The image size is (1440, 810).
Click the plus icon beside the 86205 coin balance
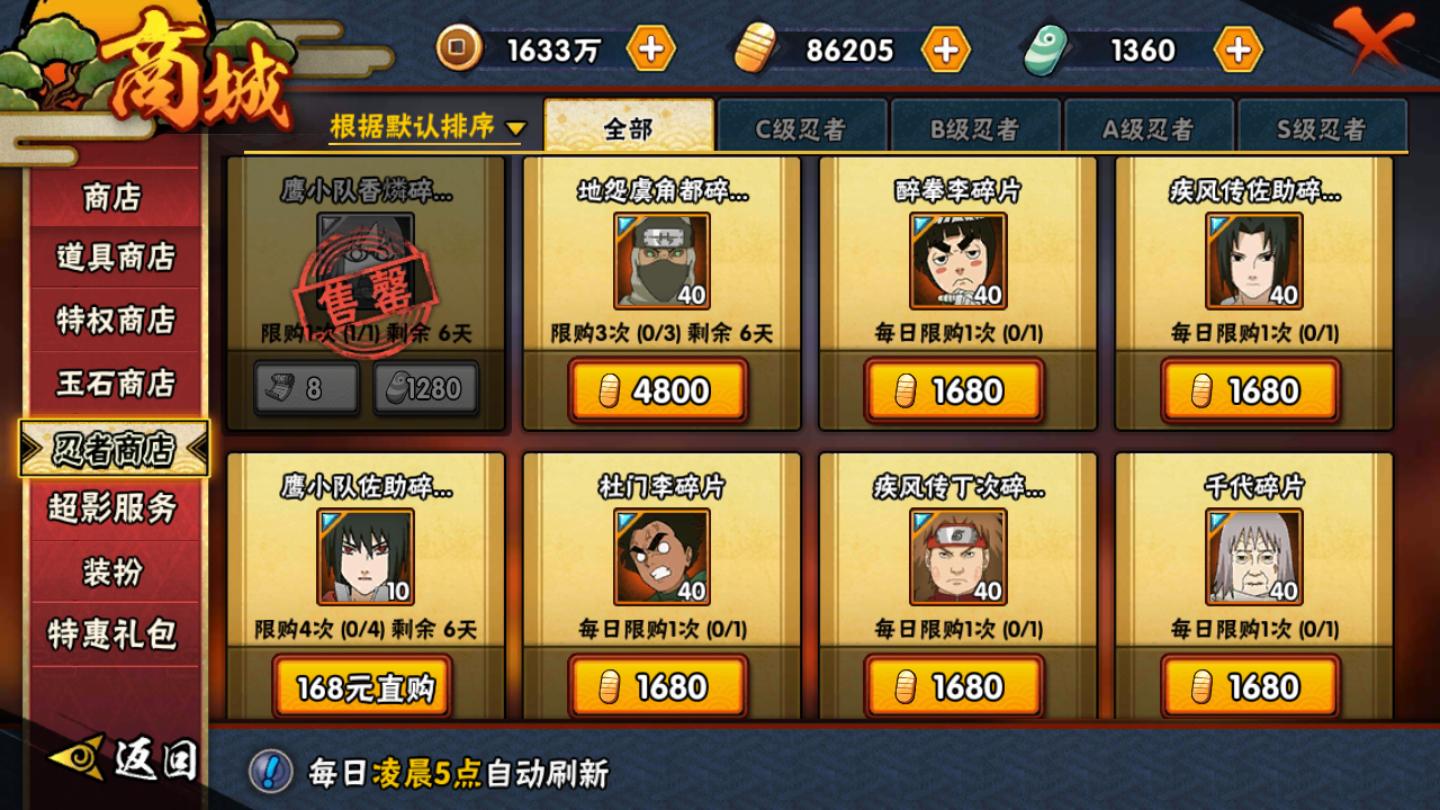944,47
